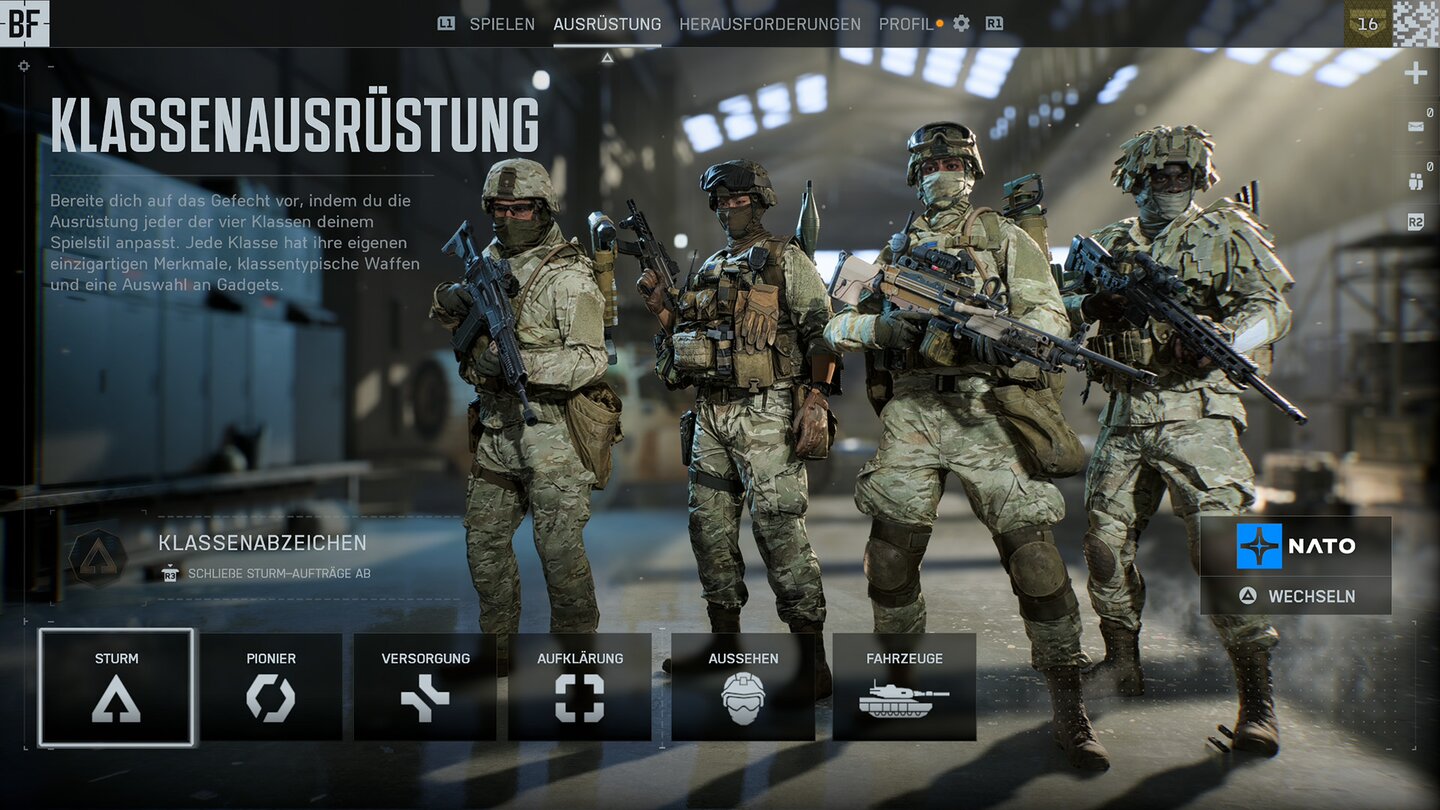
Task: Open the Spielen tab
Action: pyautogui.click(x=501, y=24)
